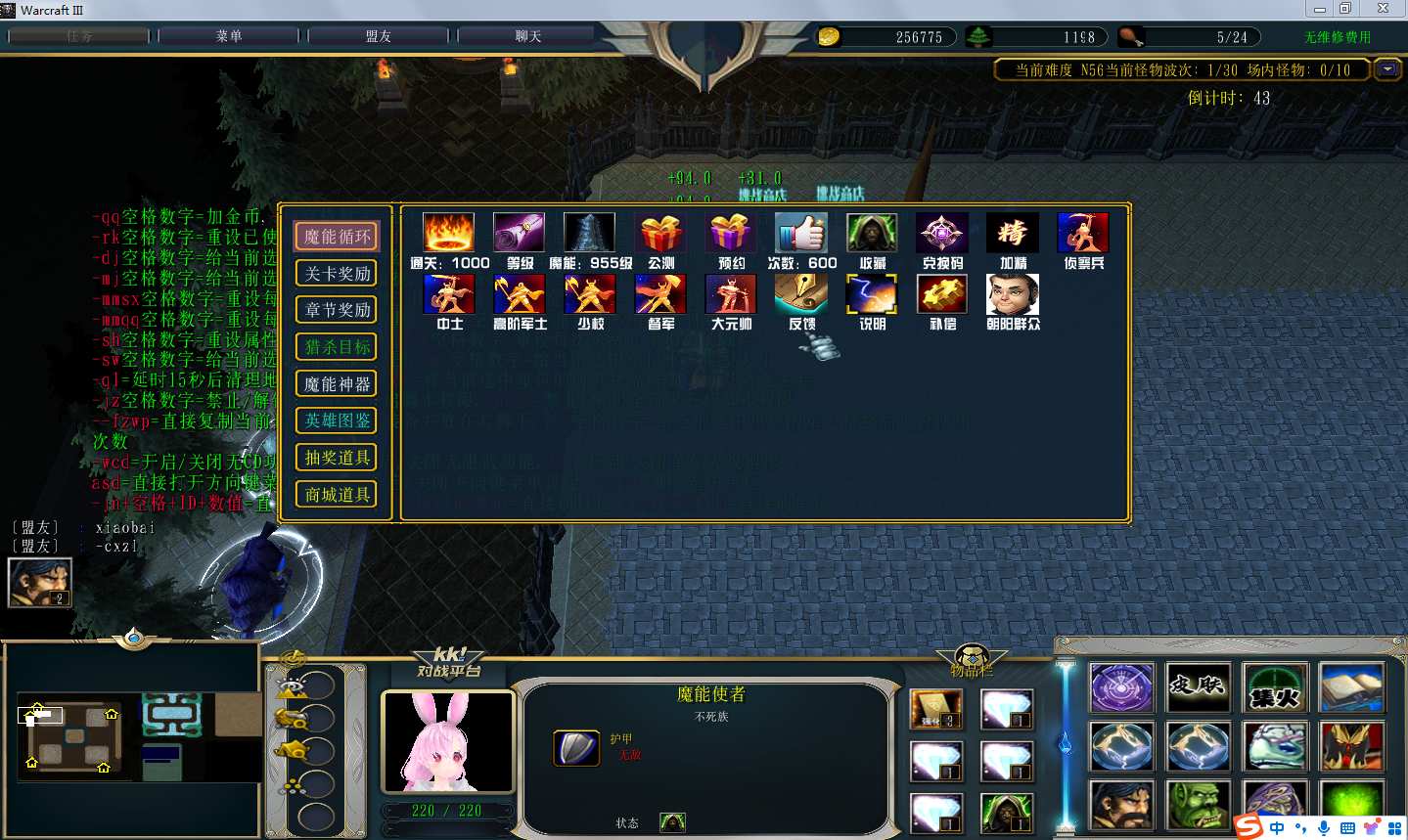
Task: Select the 商城道具 tab
Action: click(337, 495)
